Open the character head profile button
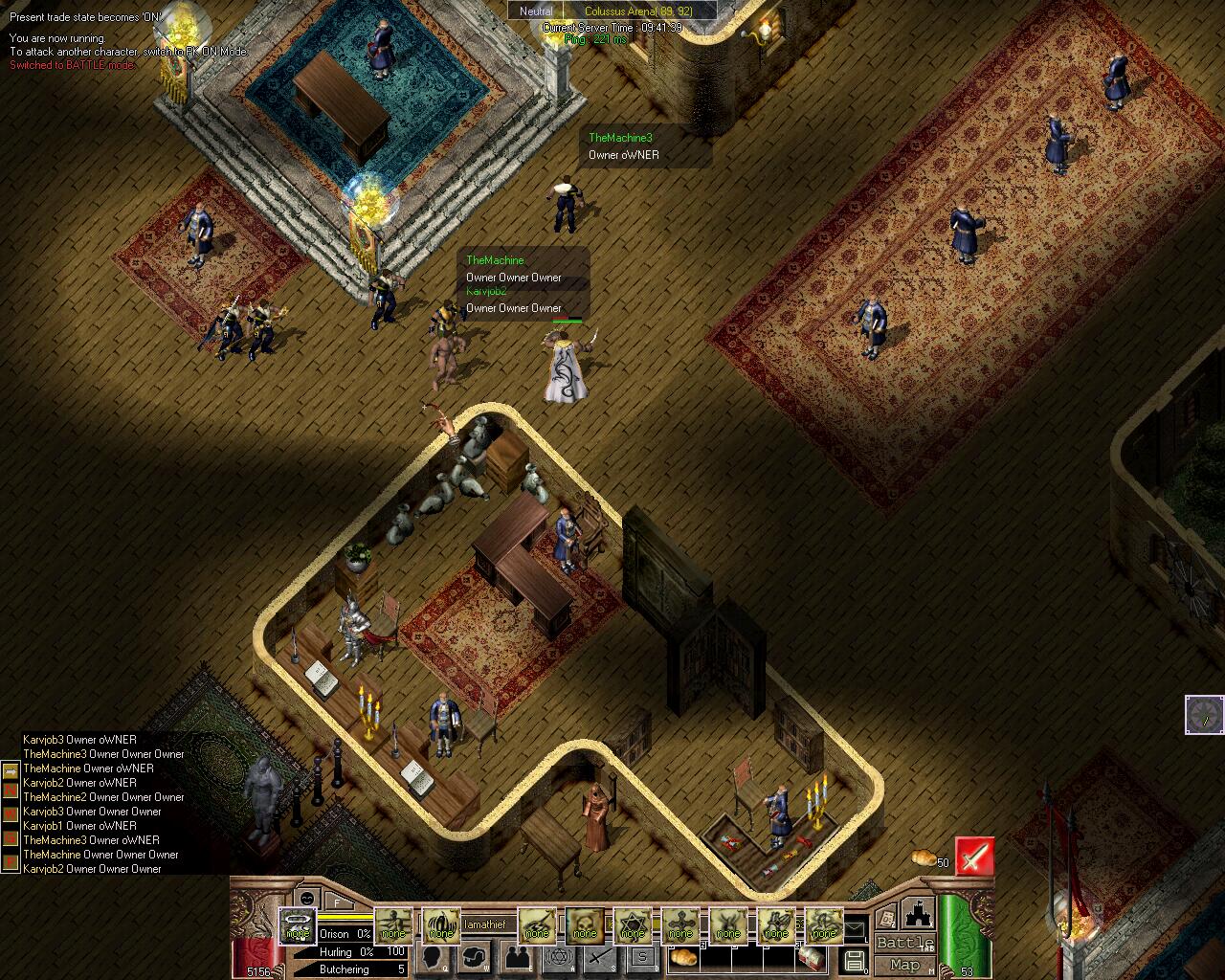This screenshot has height=980, width=1225. coord(432,957)
